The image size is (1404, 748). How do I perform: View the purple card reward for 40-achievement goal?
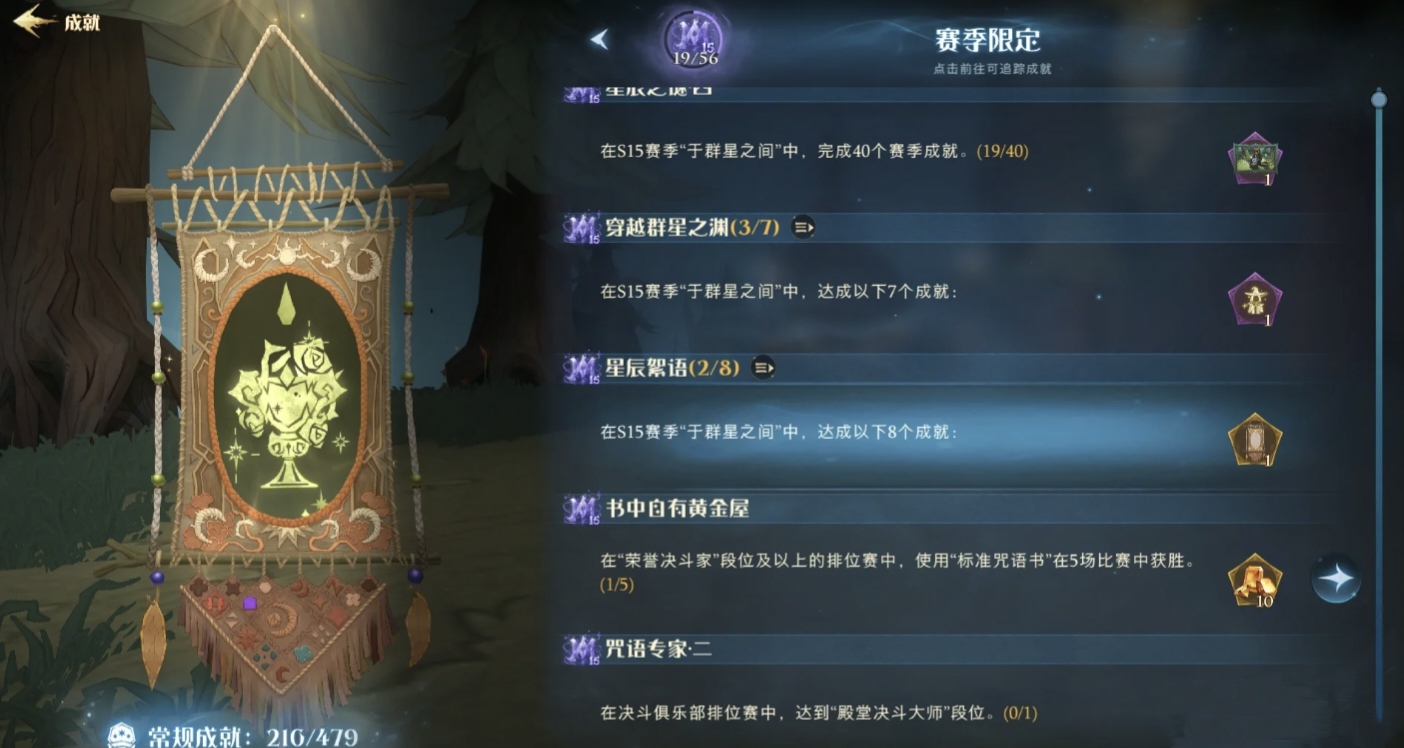tap(1254, 155)
